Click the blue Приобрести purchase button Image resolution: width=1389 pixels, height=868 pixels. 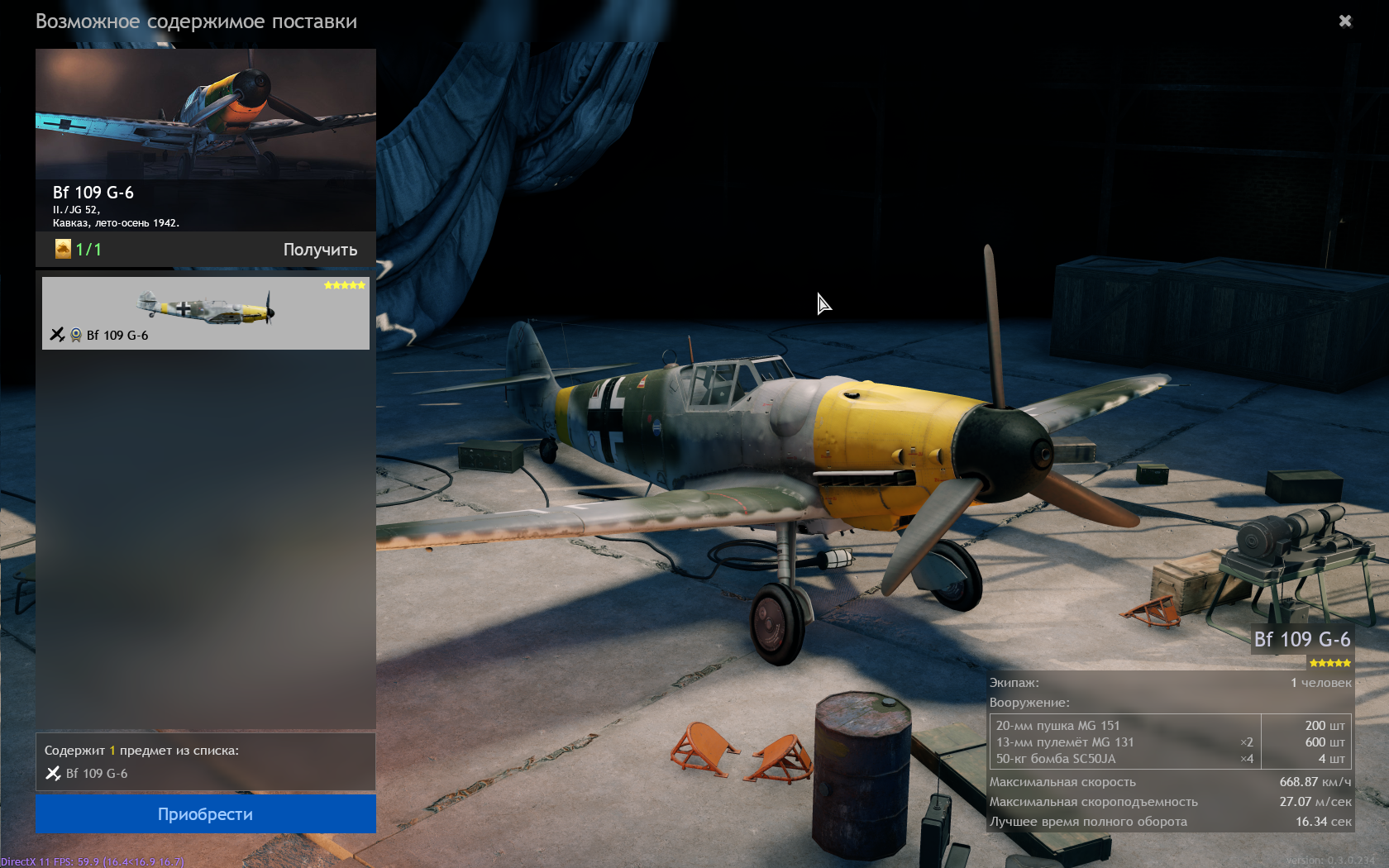click(x=205, y=814)
